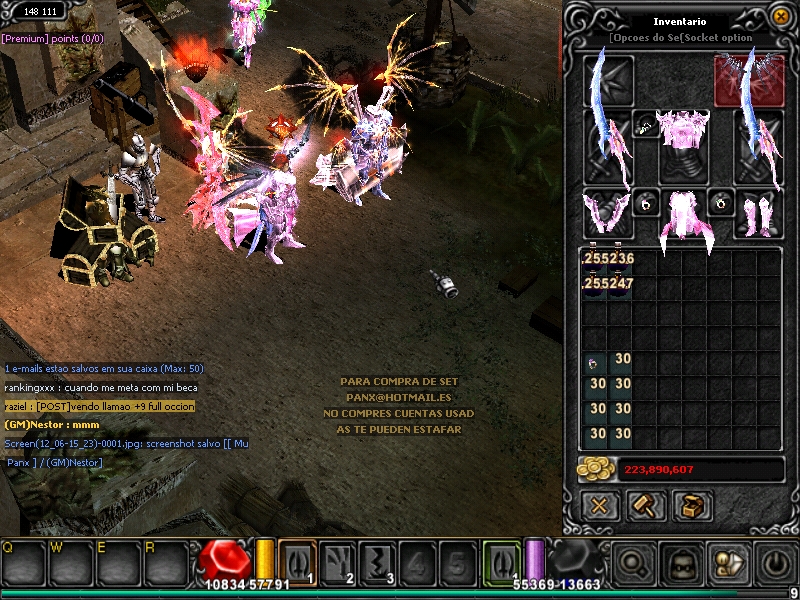
Task: Open the treasure chest personal store
Action: tap(691, 506)
